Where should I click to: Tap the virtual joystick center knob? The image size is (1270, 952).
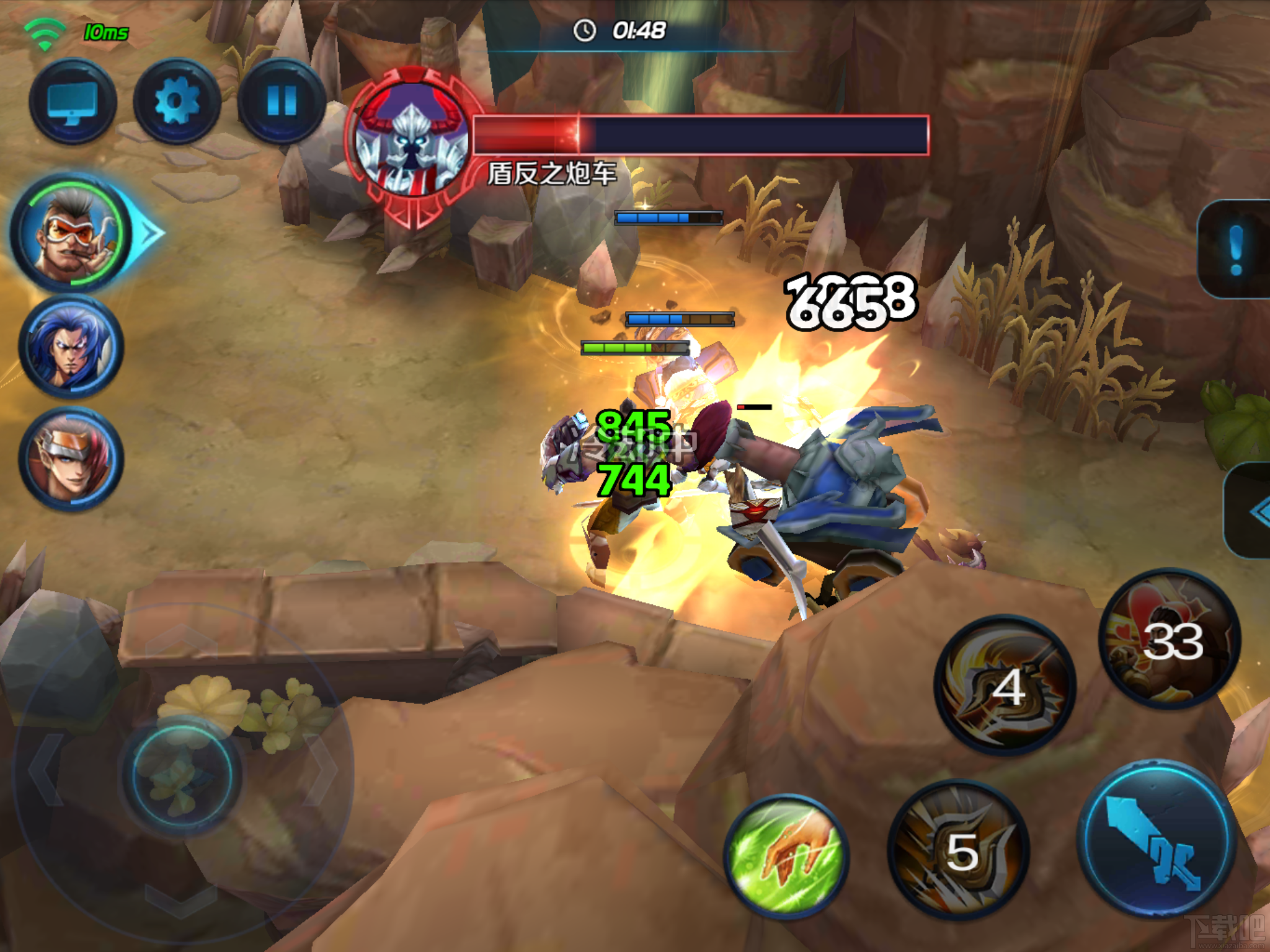[x=182, y=775]
